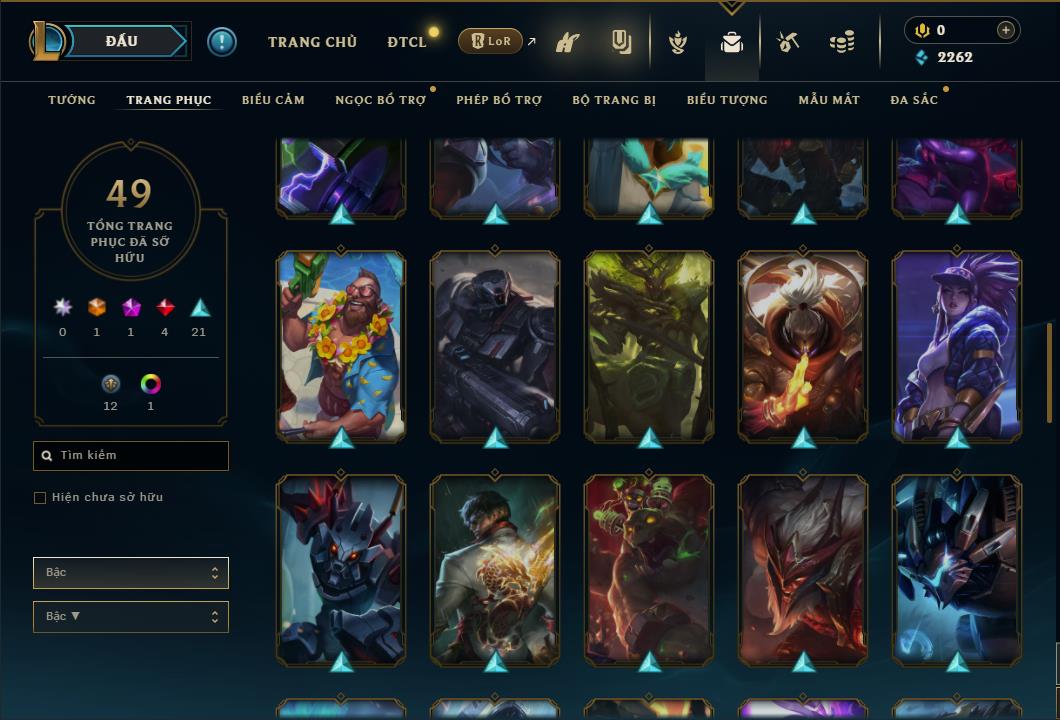
Task: Switch to the TƯỚNG tab
Action: click(x=72, y=100)
